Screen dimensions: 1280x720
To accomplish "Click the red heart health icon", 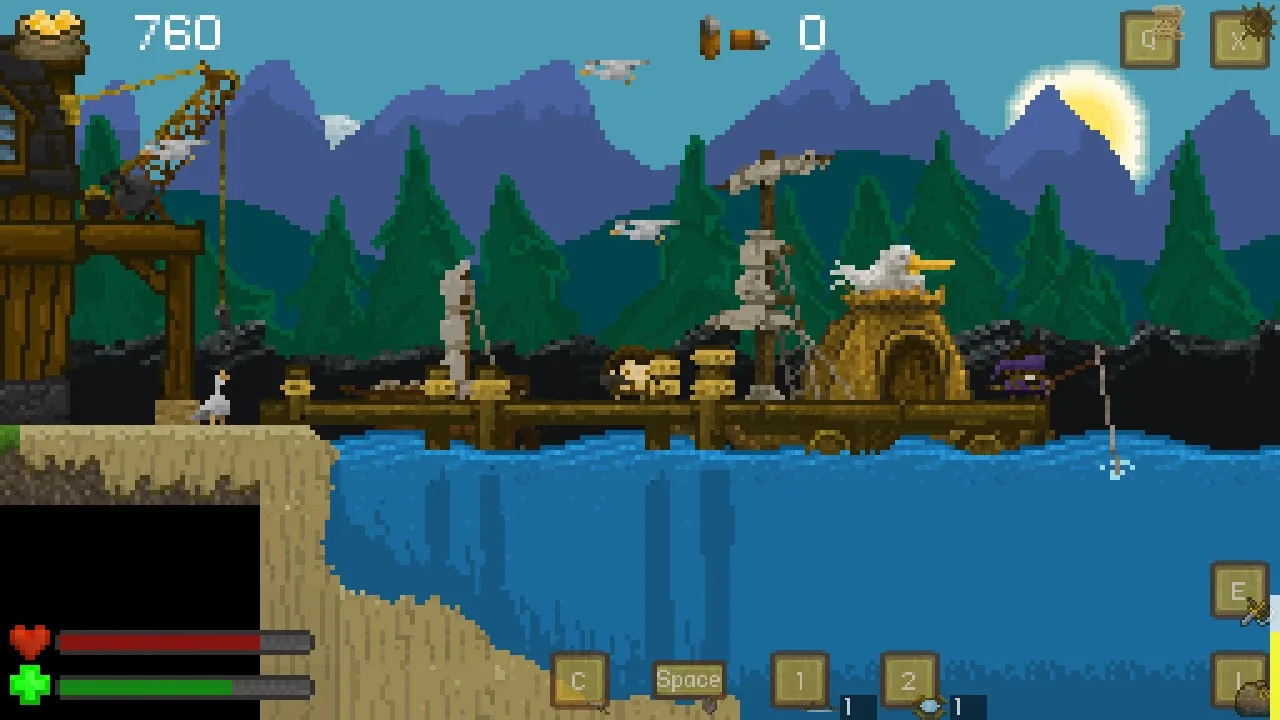I will pyautogui.click(x=27, y=640).
